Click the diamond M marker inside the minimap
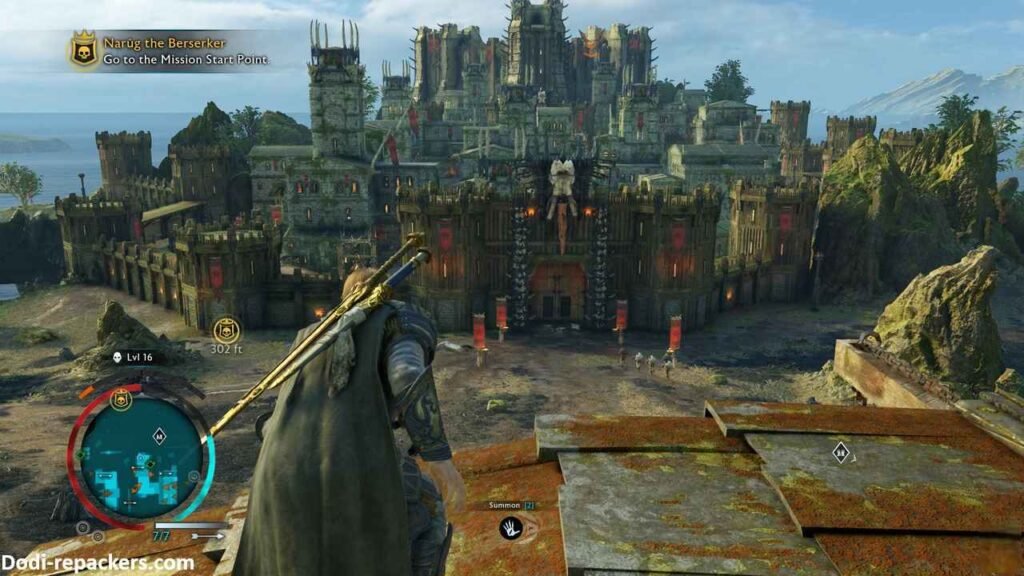The width and height of the screenshot is (1024, 576). coord(159,435)
